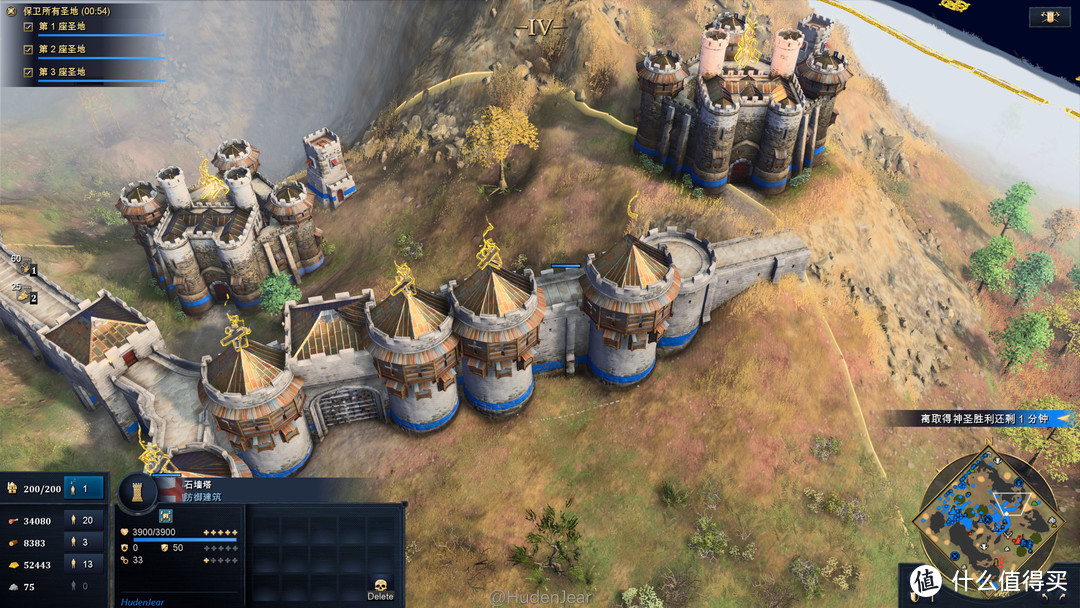Screen dimensions: 1080x608
Task: Toggle the second sacred site objective
Action: pyautogui.click(x=28, y=49)
